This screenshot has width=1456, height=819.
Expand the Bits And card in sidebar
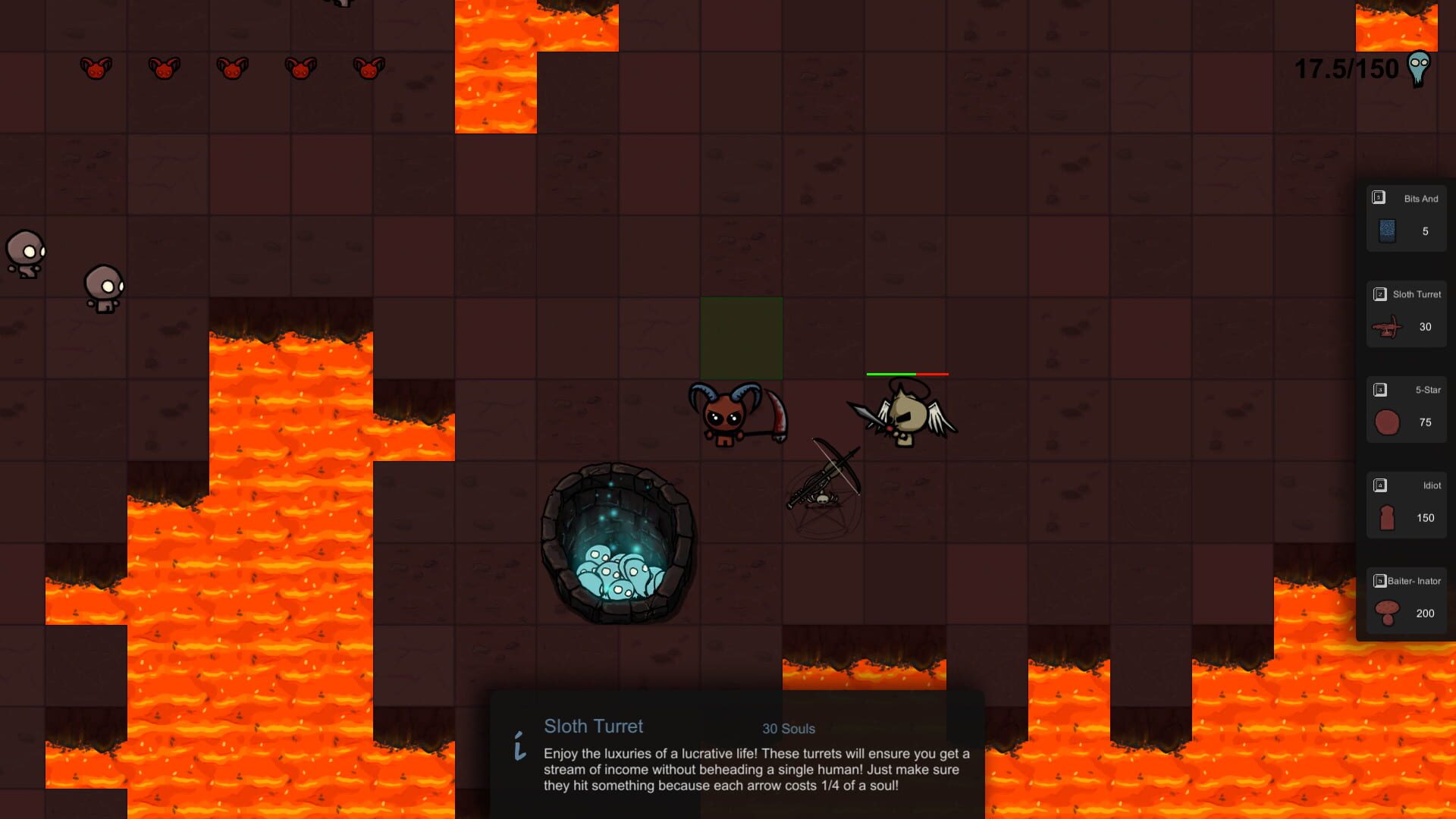tap(1407, 220)
